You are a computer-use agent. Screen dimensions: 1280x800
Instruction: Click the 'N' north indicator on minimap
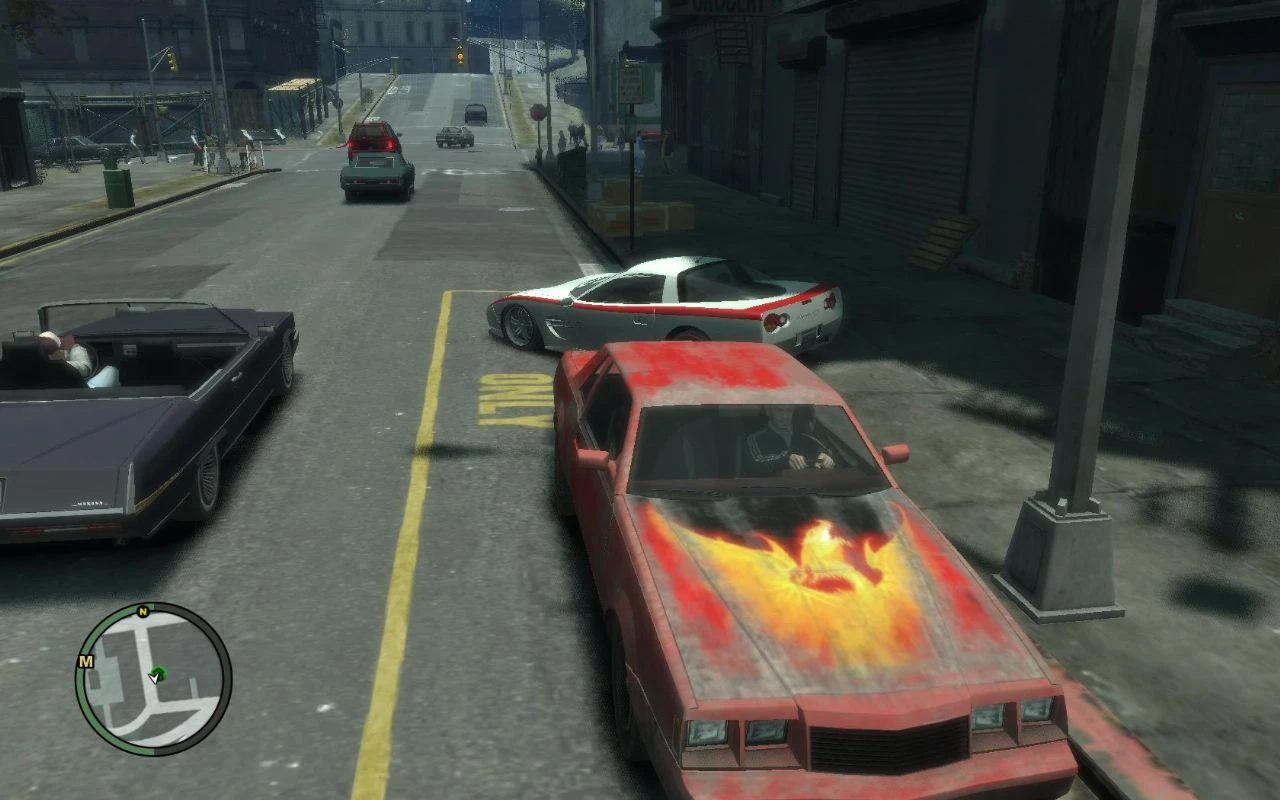coord(142,612)
